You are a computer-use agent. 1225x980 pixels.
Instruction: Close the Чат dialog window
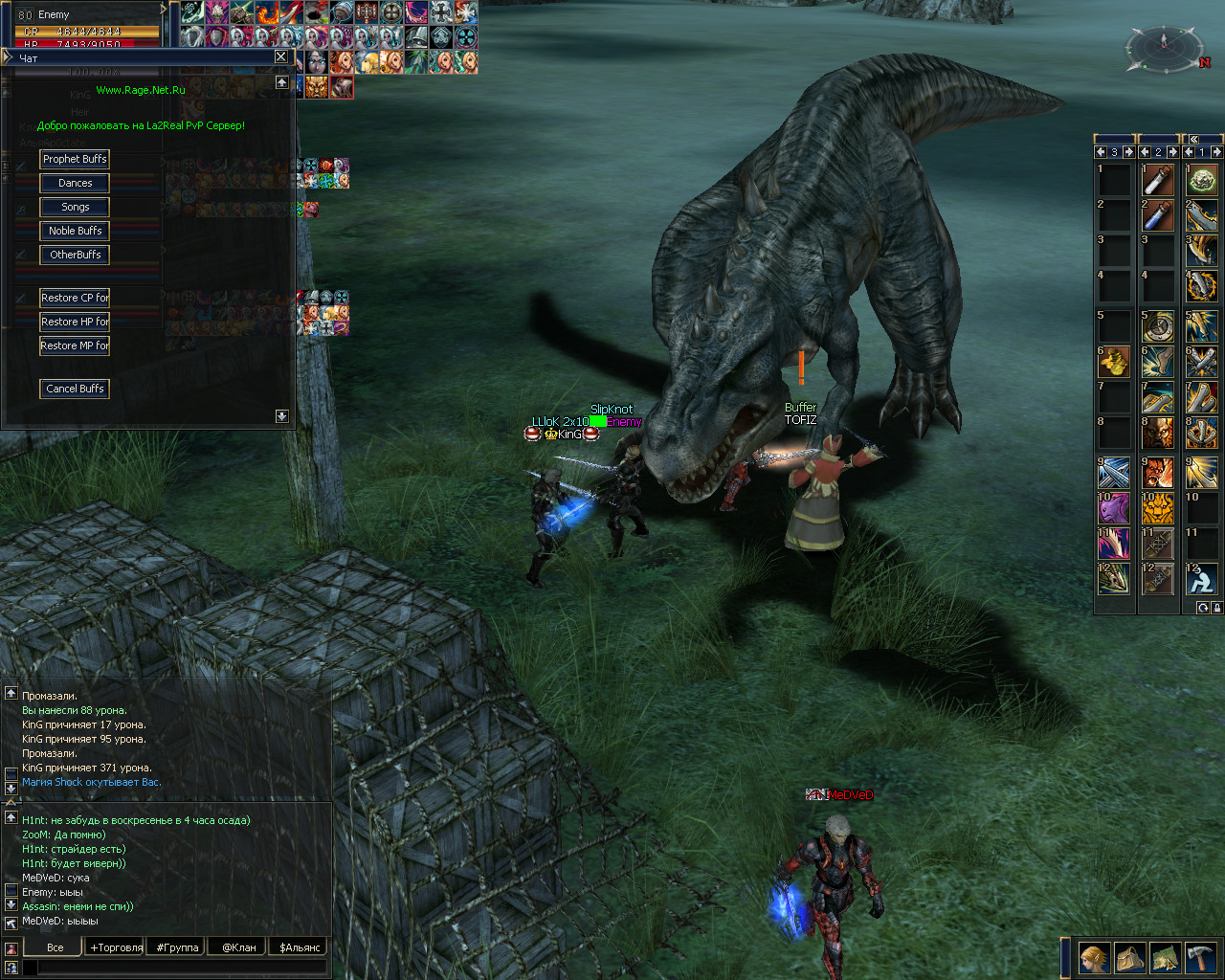280,56
